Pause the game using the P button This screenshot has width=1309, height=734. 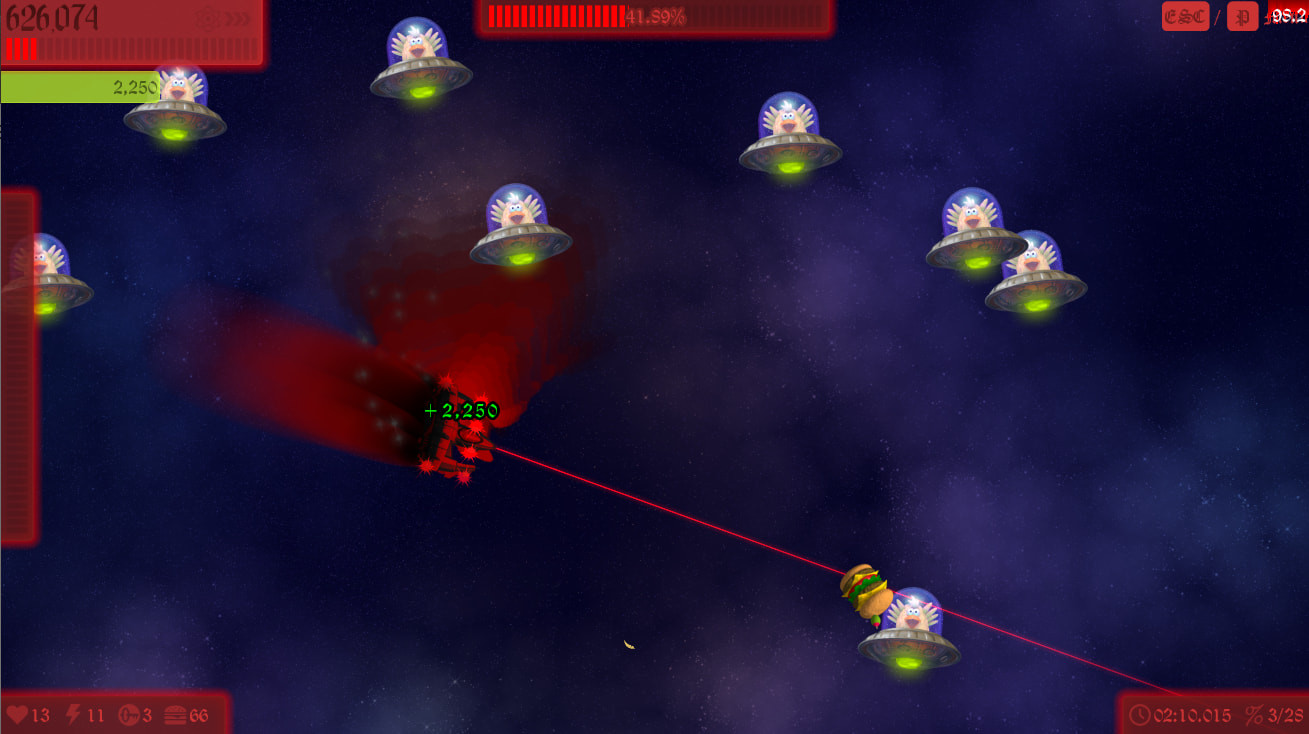click(1242, 17)
